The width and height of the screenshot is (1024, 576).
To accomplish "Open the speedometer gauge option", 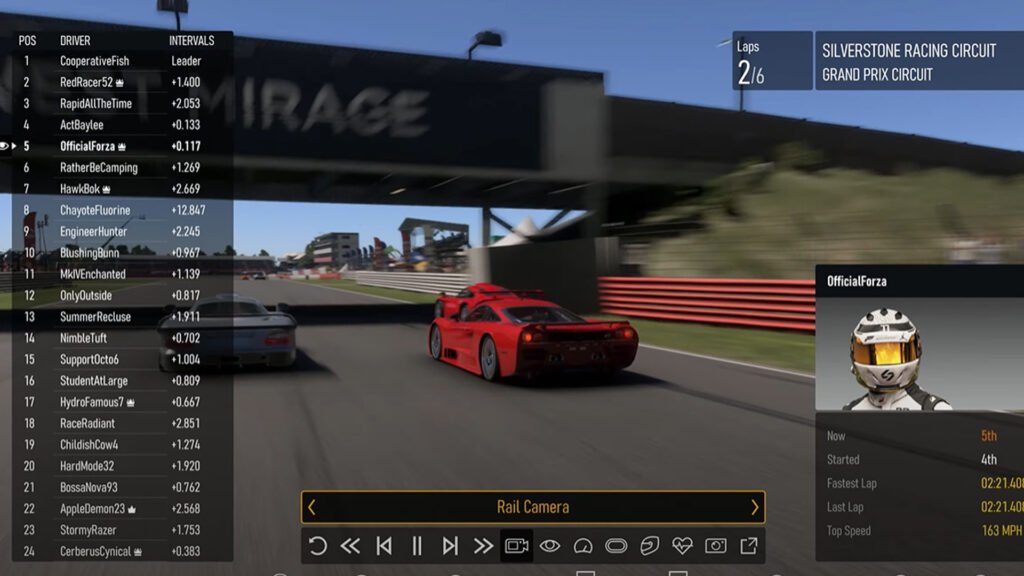I will (583, 546).
